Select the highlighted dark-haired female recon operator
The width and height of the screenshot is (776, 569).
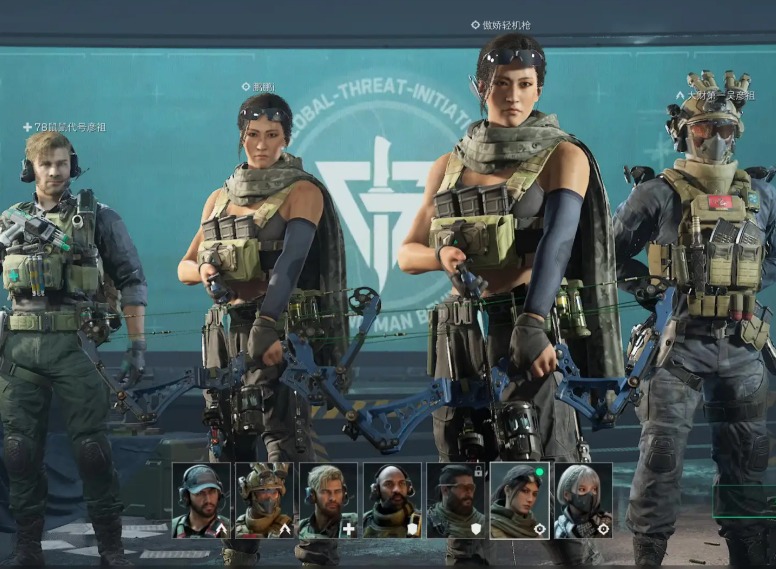[x=520, y=500]
